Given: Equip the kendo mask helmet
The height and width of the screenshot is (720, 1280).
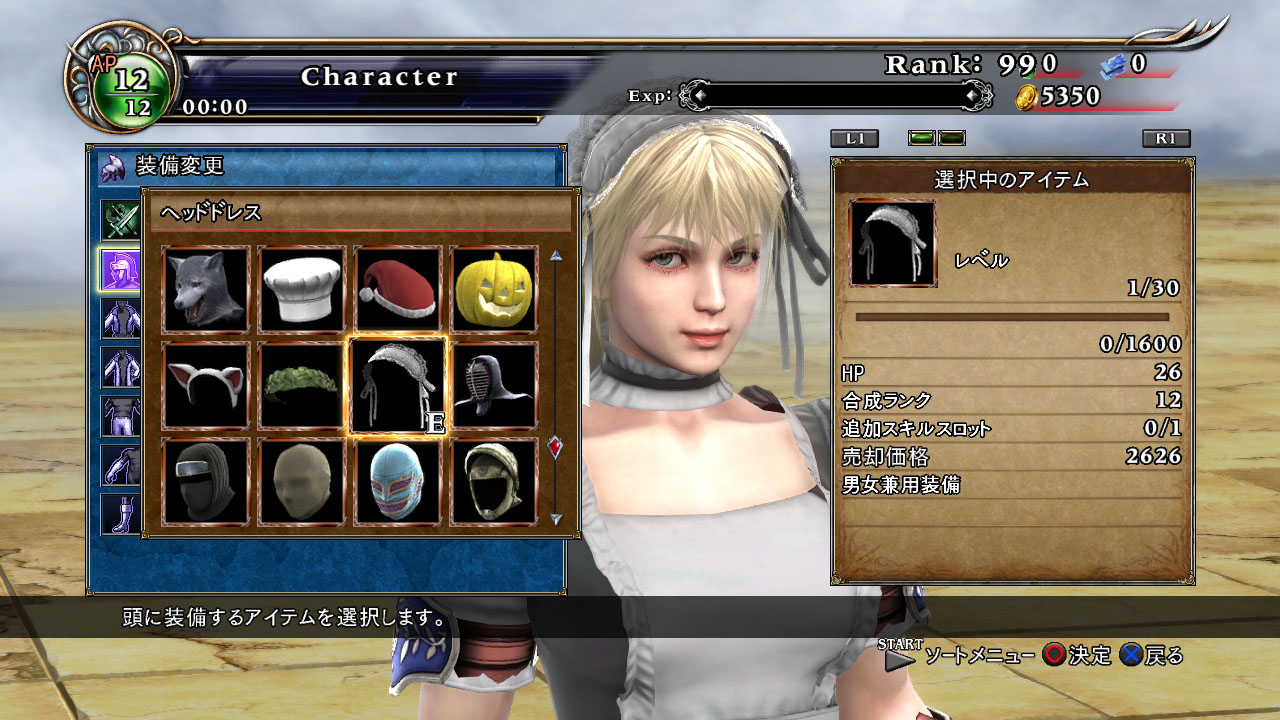Looking at the screenshot, I should tap(494, 386).
